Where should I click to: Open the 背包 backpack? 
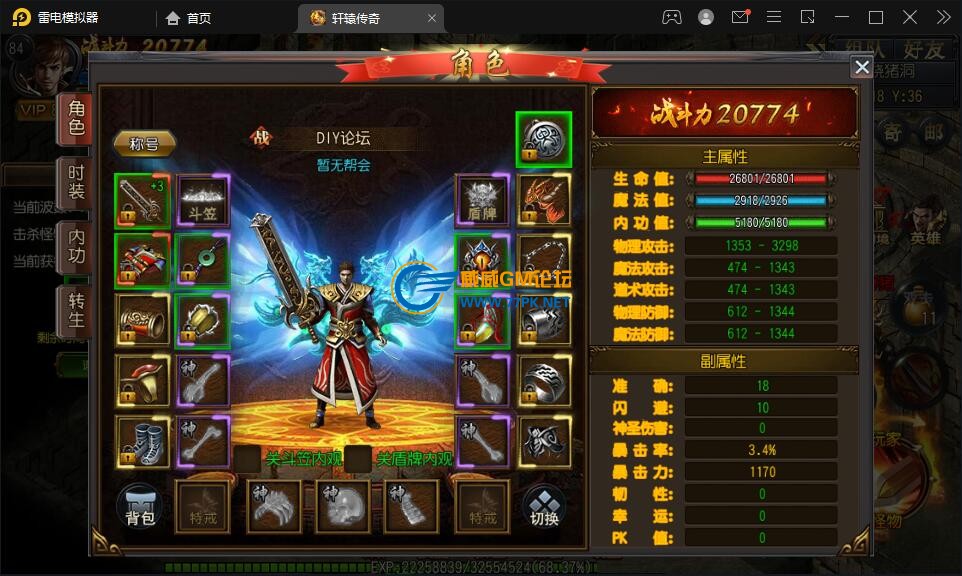coord(141,506)
